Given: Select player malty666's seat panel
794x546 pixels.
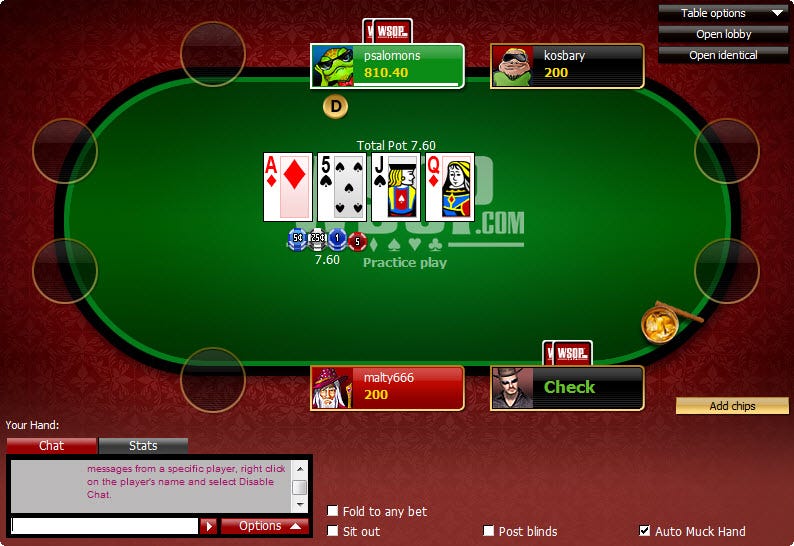Looking at the screenshot, I should tap(387, 387).
